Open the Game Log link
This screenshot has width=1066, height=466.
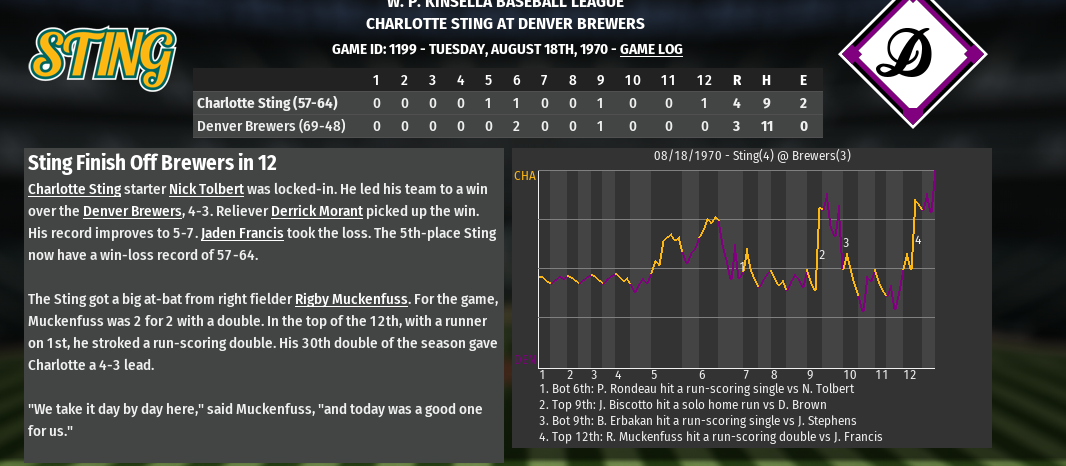point(651,49)
